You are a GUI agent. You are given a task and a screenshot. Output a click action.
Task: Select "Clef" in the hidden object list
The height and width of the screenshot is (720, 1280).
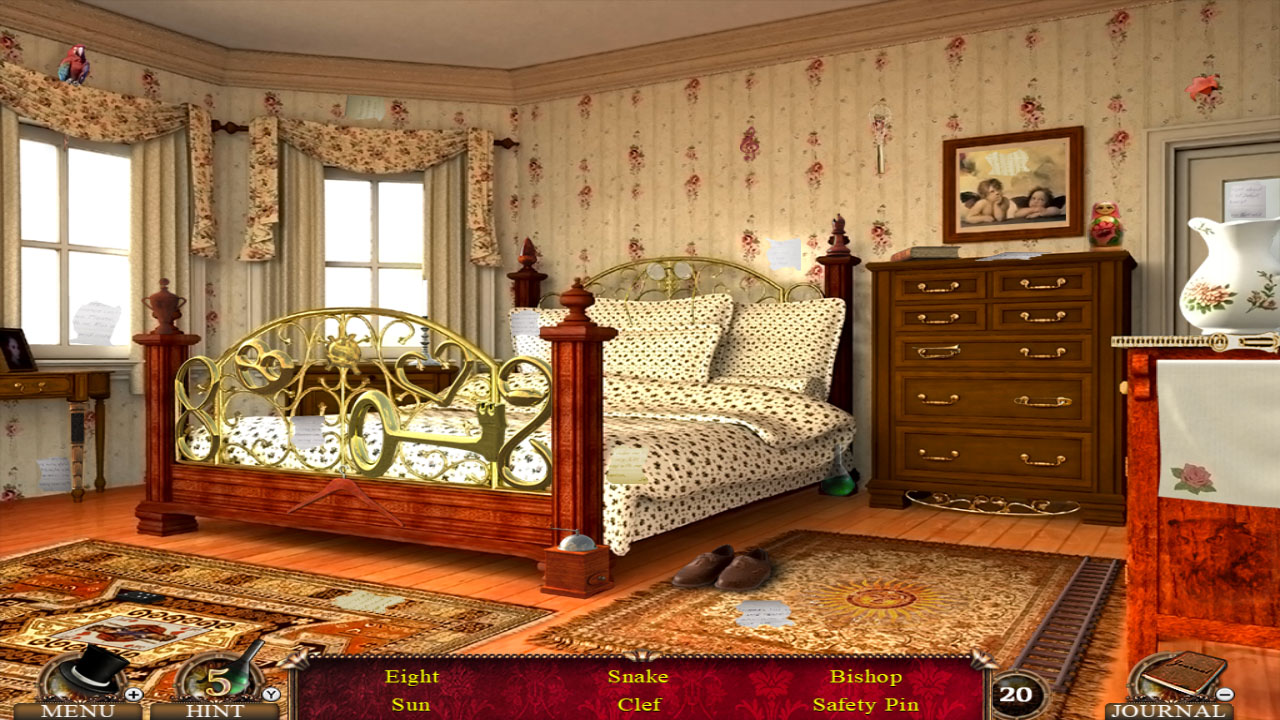(640, 705)
